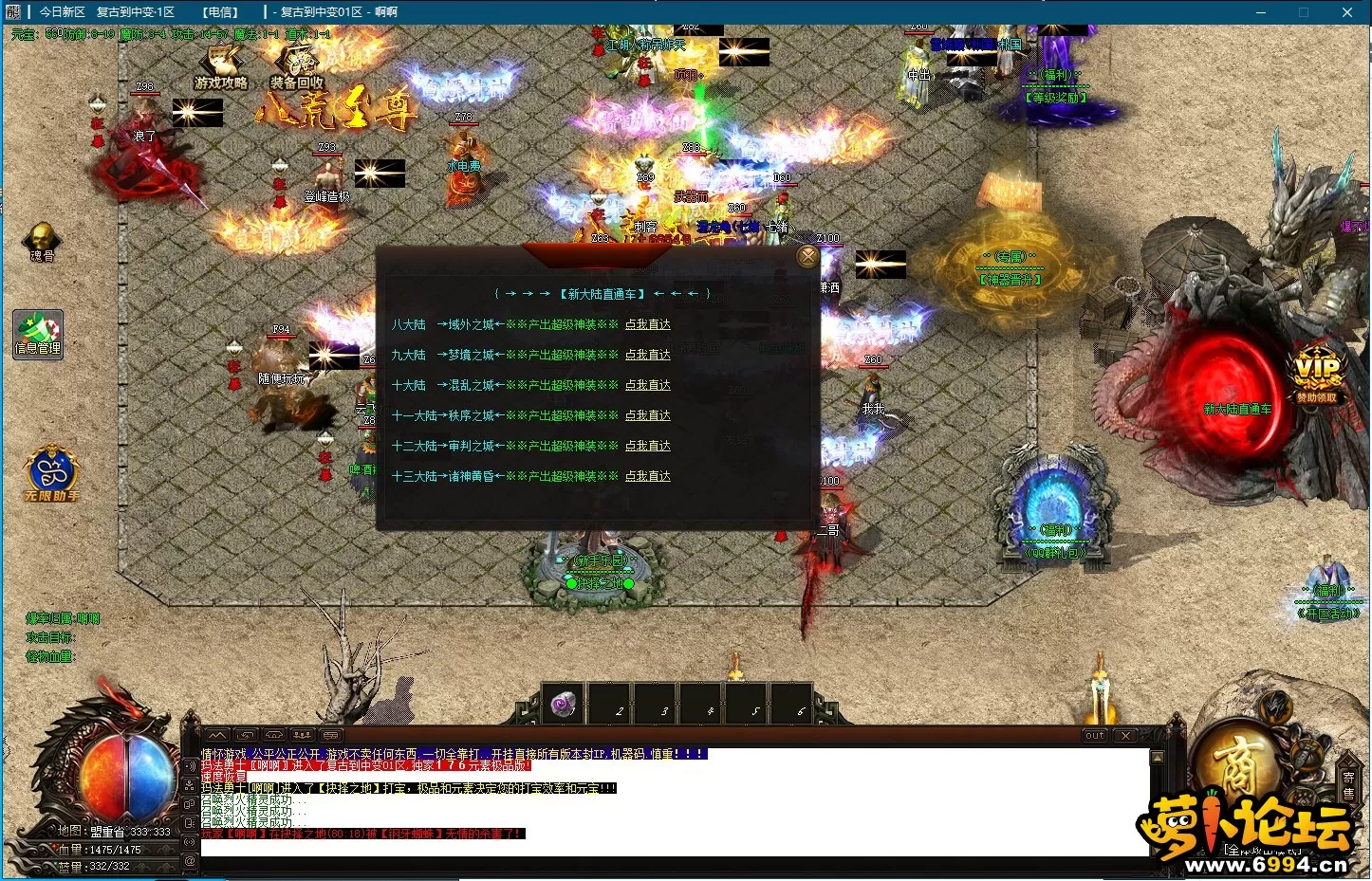The width and height of the screenshot is (1372, 881).
Task: Select the 【电信】 menu item
Action: click(x=219, y=12)
